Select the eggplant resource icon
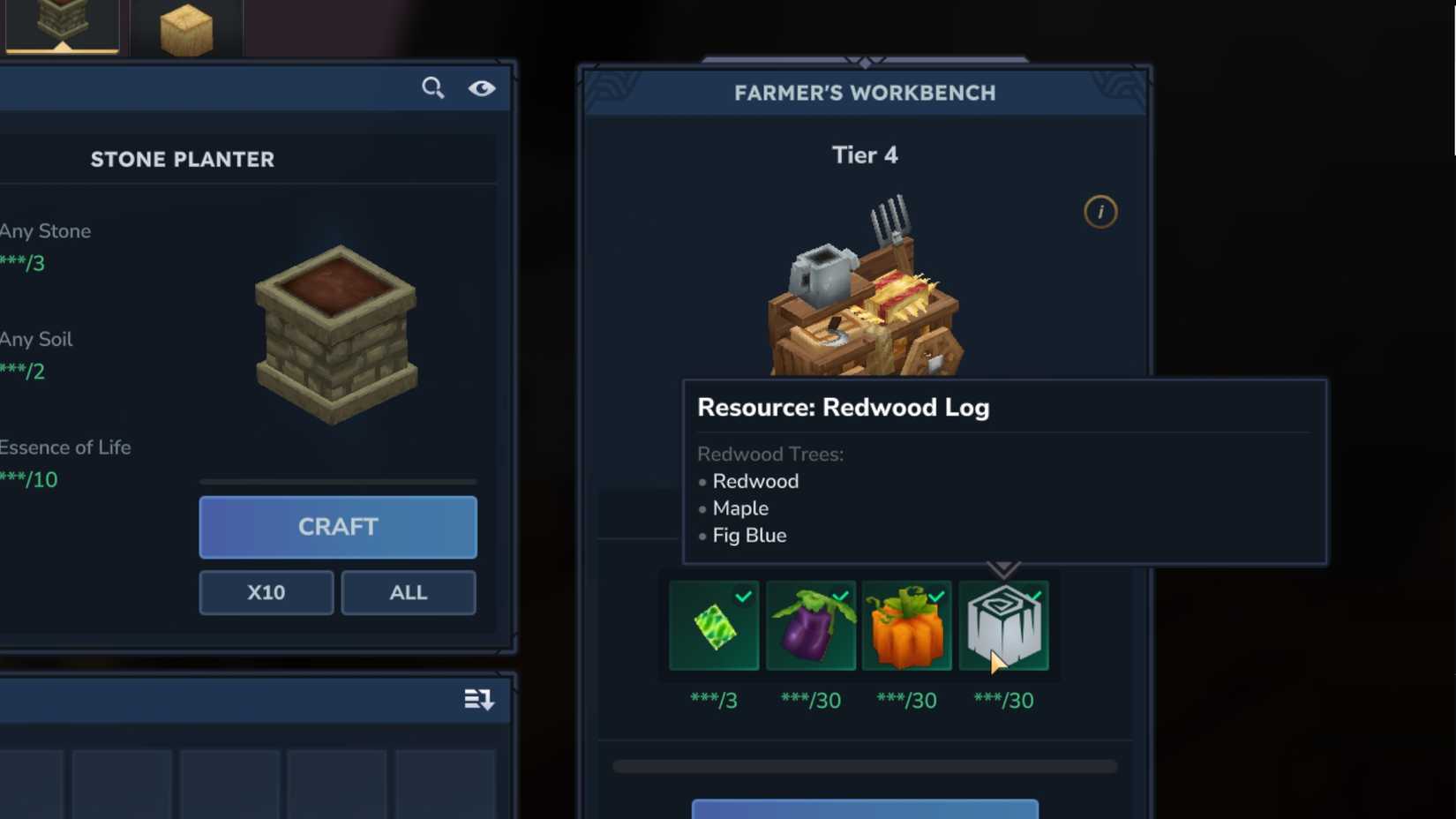Screen dimensions: 1456x819 point(810,626)
